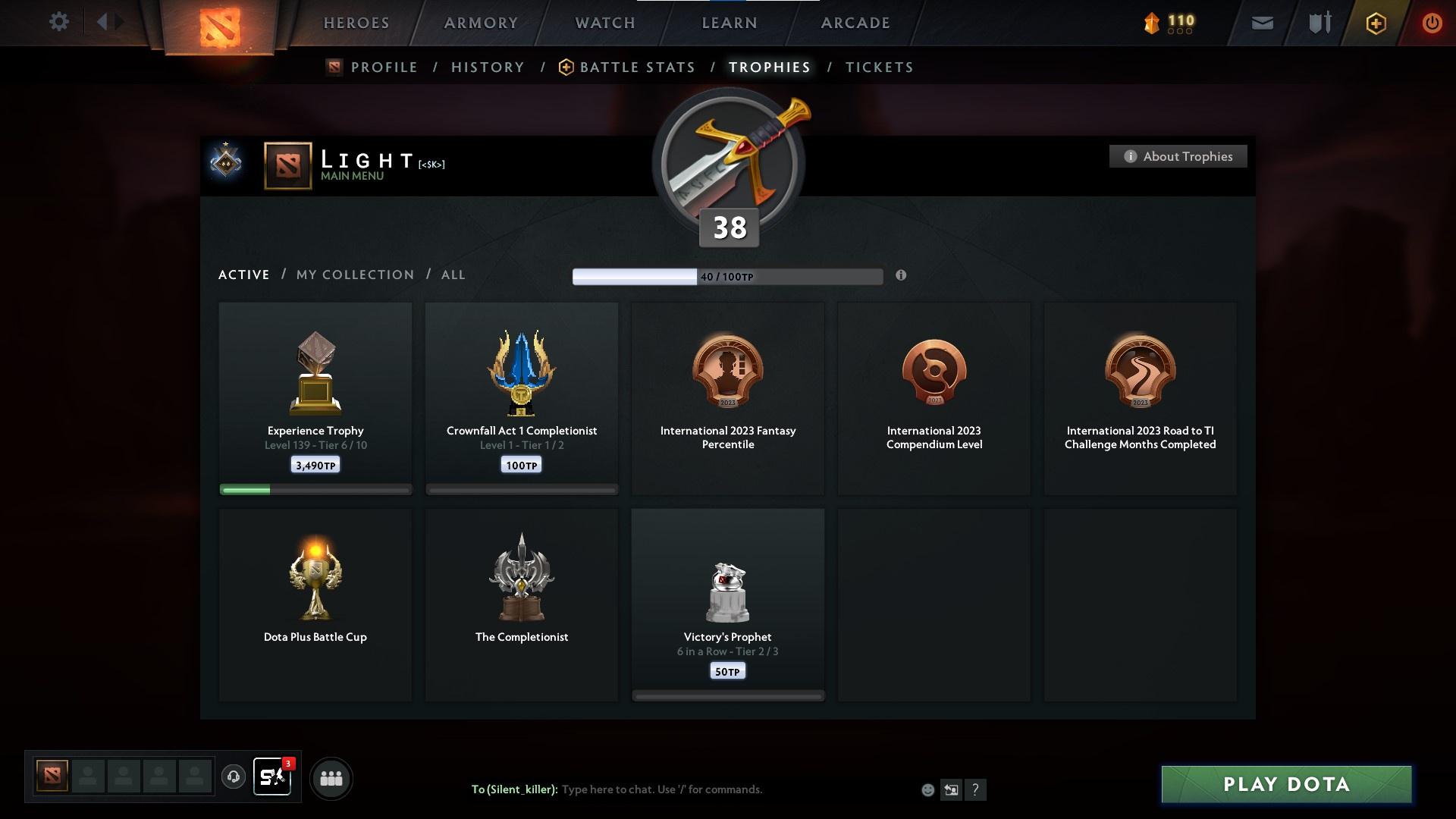This screenshot has width=1456, height=819.
Task: Expand the trophy points info tooltip icon
Action: click(902, 276)
